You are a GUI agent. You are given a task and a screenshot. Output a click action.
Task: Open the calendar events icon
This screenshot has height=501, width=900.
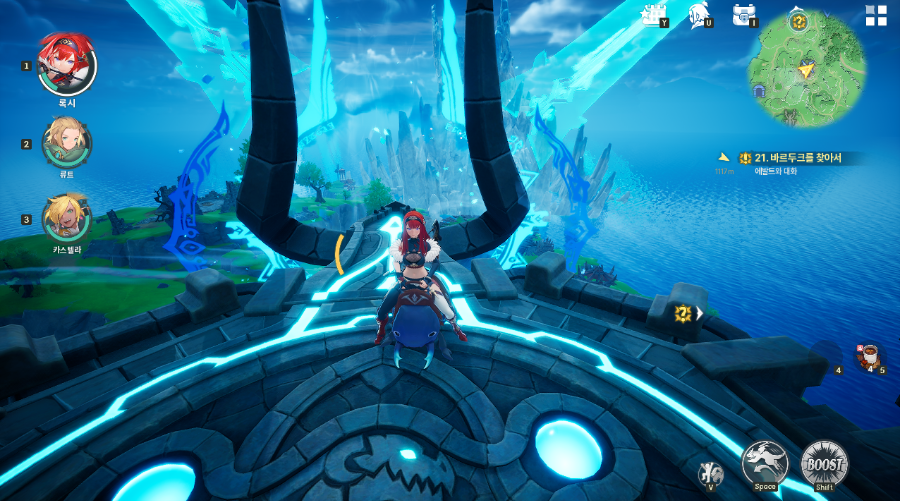(x=657, y=14)
